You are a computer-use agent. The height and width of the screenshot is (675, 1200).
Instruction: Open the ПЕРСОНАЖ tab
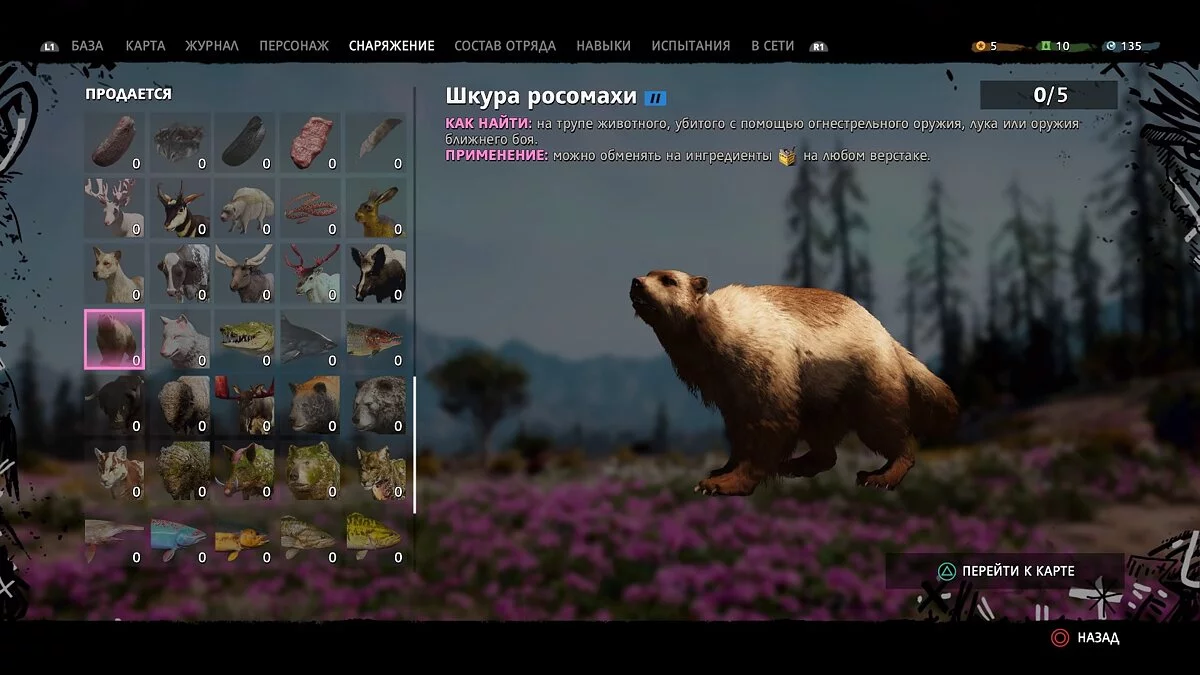click(x=293, y=46)
